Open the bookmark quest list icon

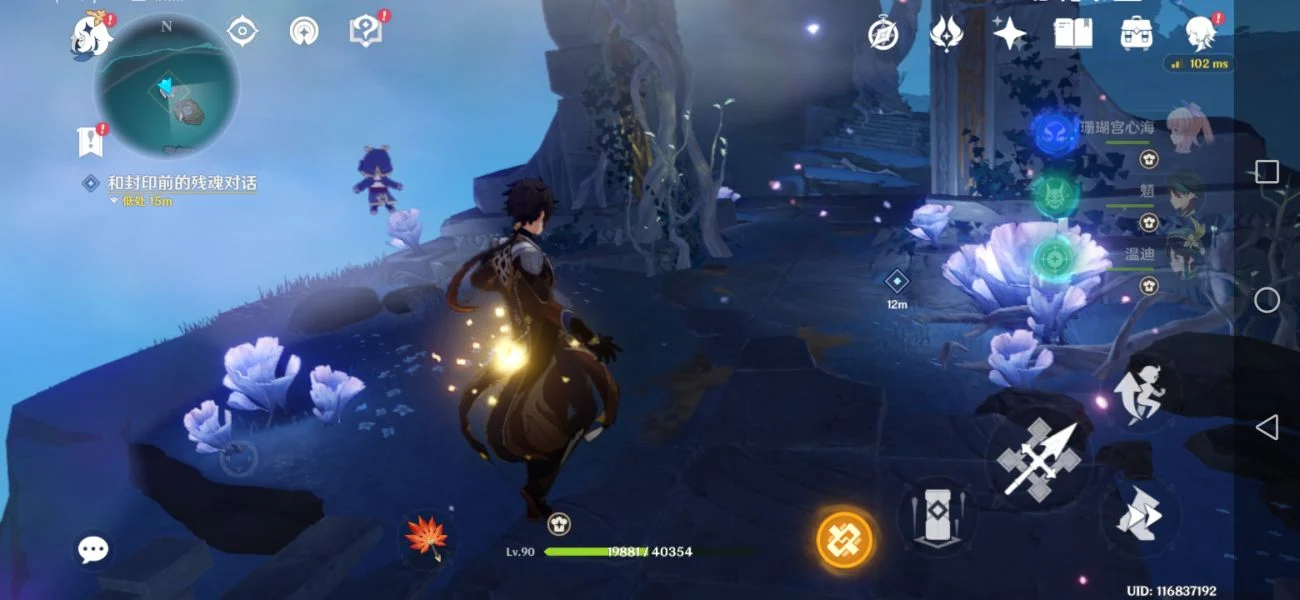click(91, 143)
